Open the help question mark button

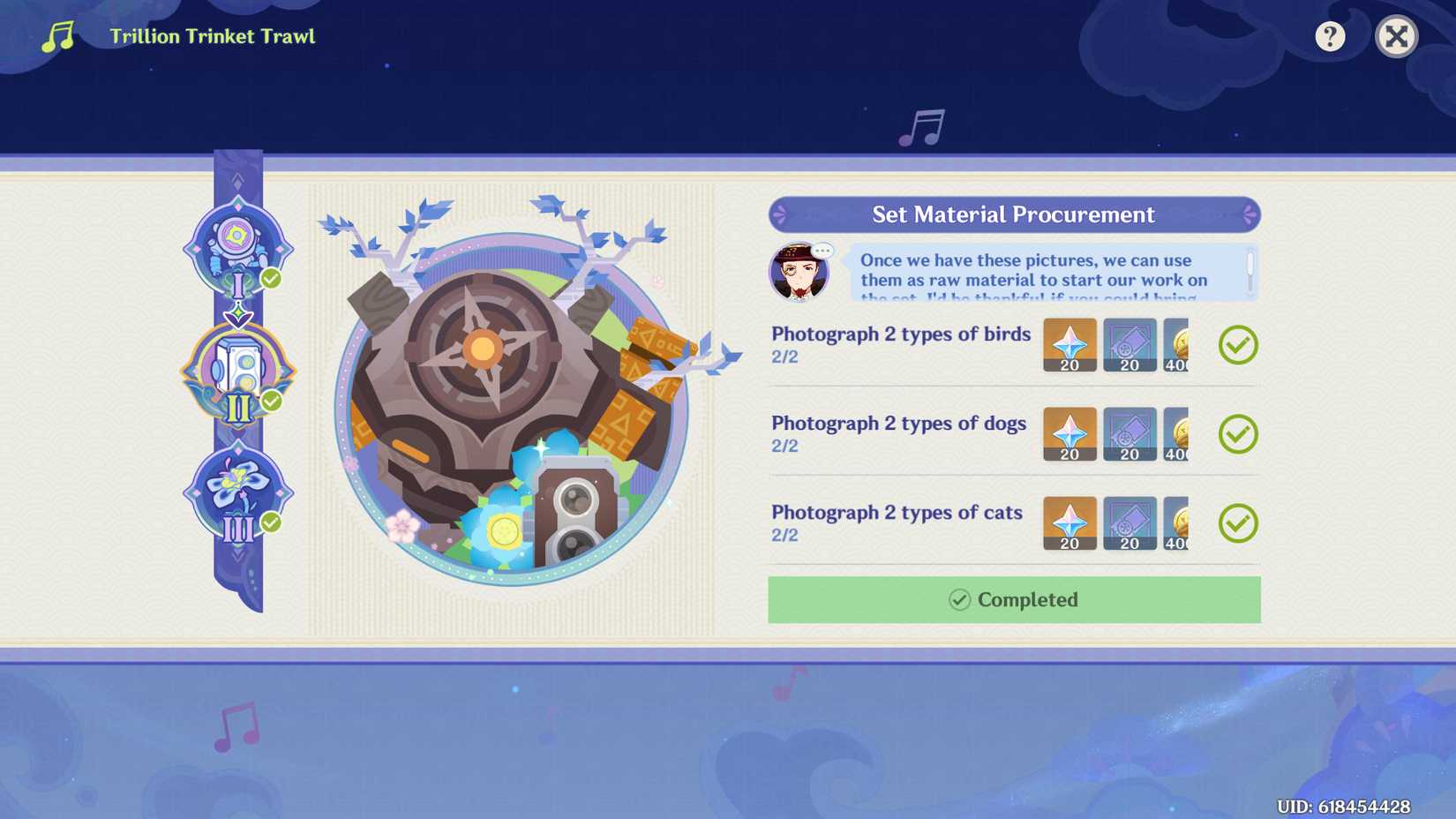1329,36
